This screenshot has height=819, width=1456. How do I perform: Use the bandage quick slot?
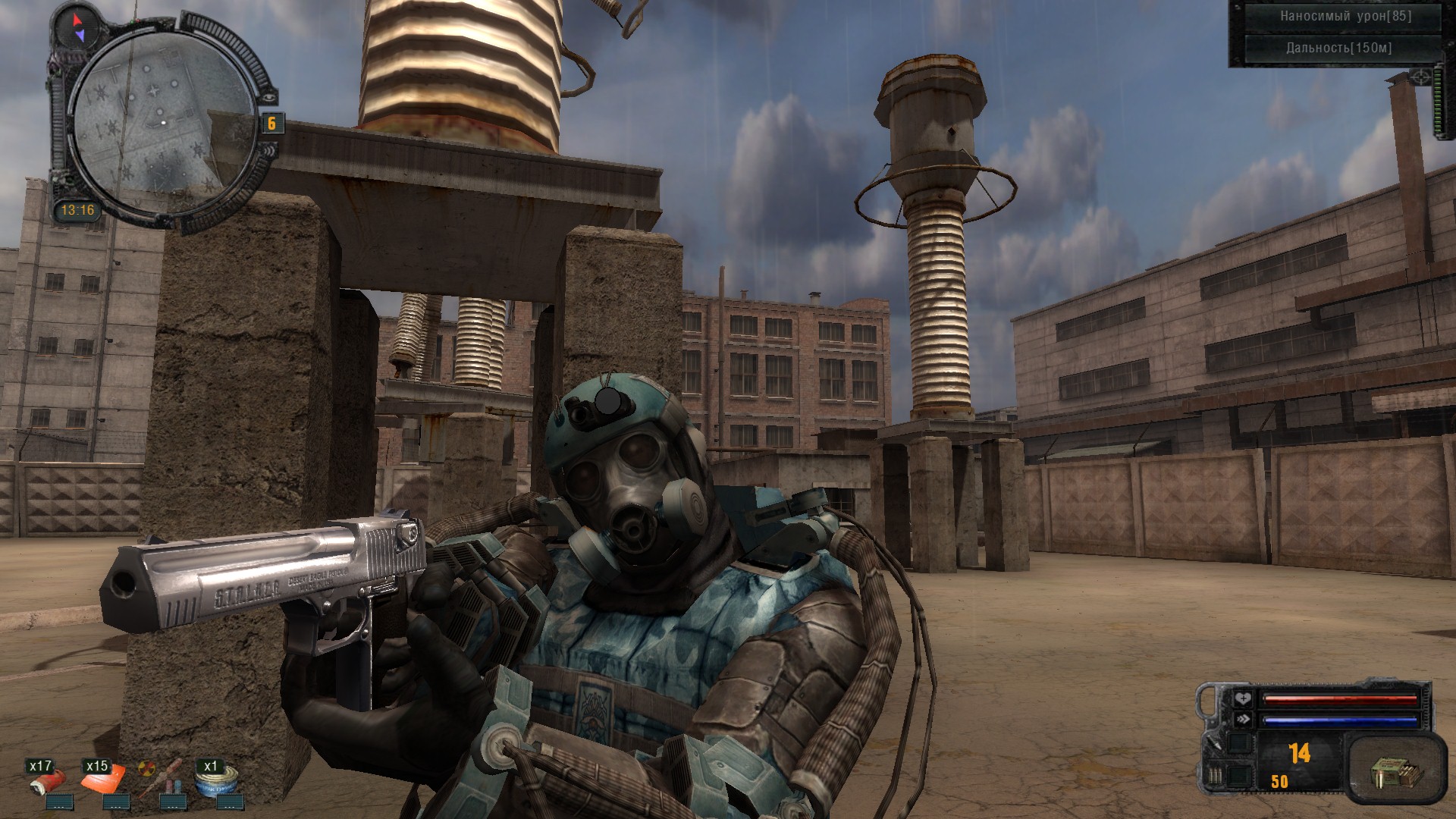[48, 782]
